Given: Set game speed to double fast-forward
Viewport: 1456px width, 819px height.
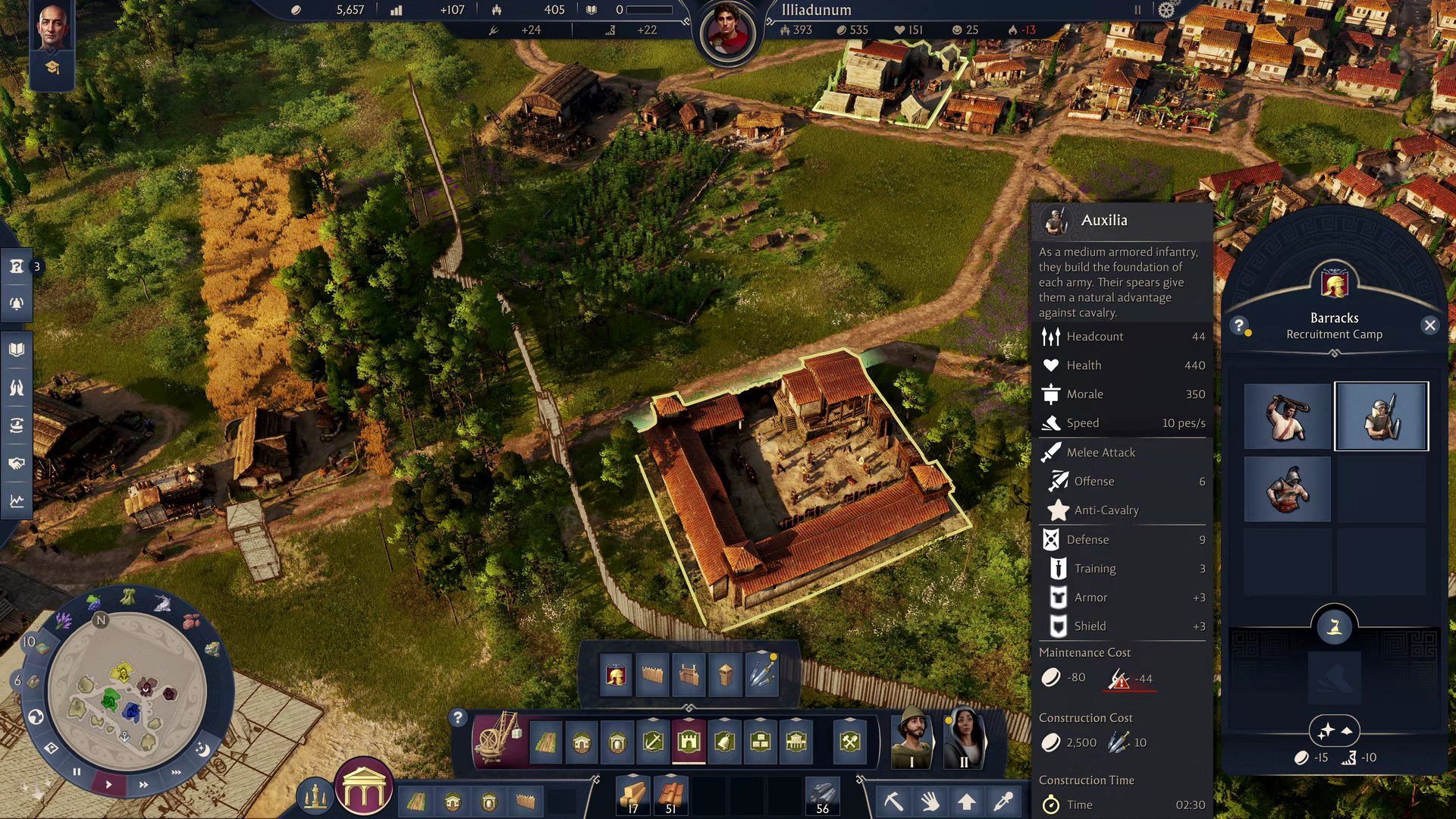Looking at the screenshot, I should pyautogui.click(x=143, y=785).
